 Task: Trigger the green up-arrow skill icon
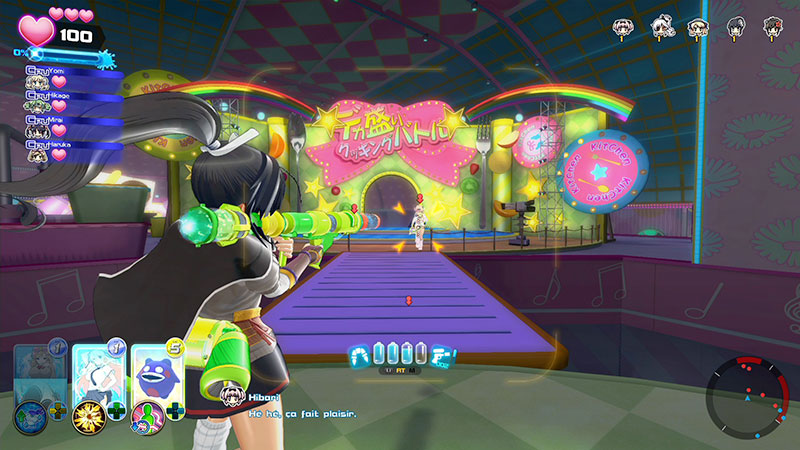(x=30, y=412)
